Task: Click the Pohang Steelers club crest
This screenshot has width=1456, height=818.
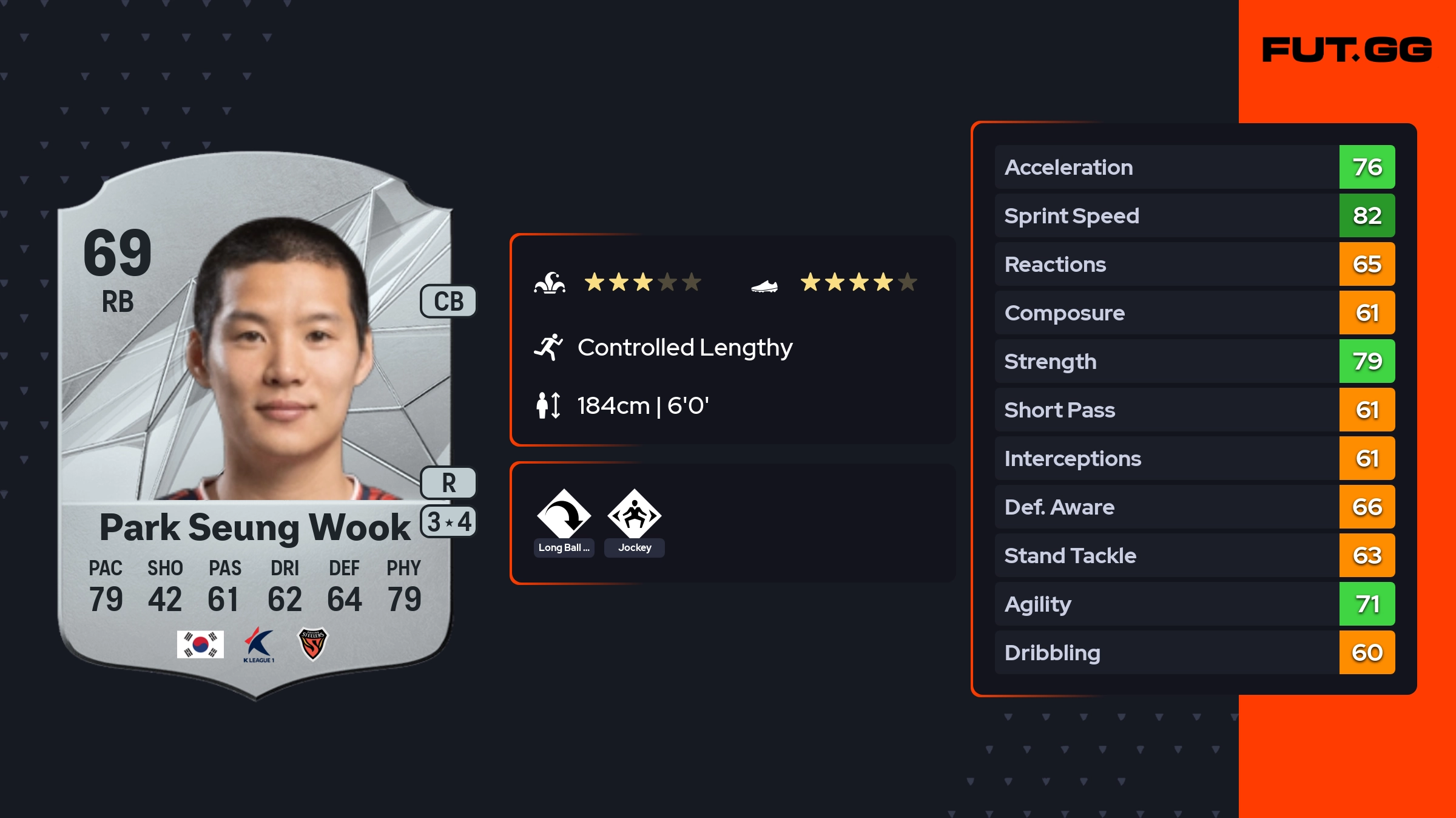Action: 313,644
